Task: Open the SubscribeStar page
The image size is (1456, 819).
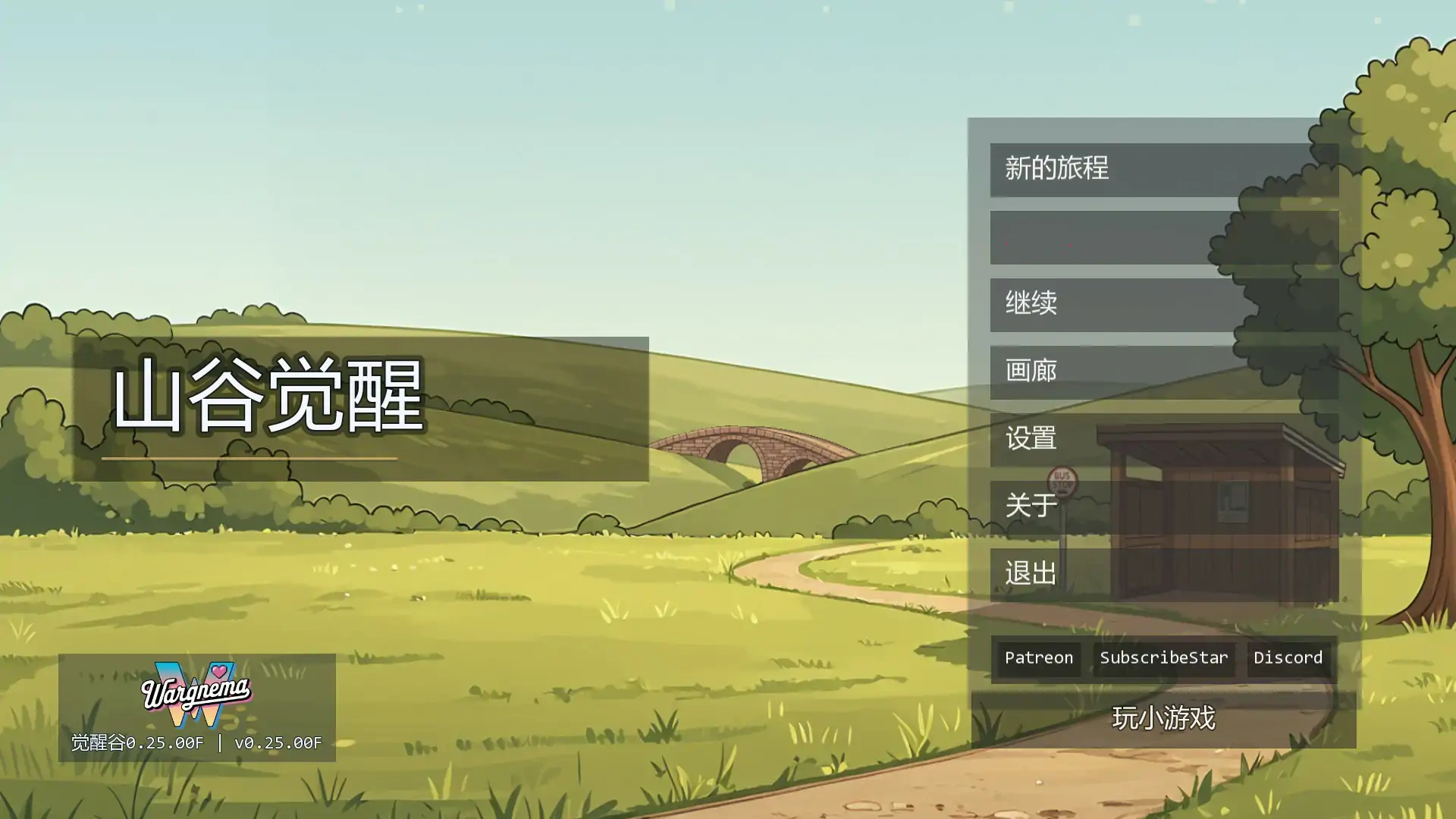Action: click(x=1163, y=657)
